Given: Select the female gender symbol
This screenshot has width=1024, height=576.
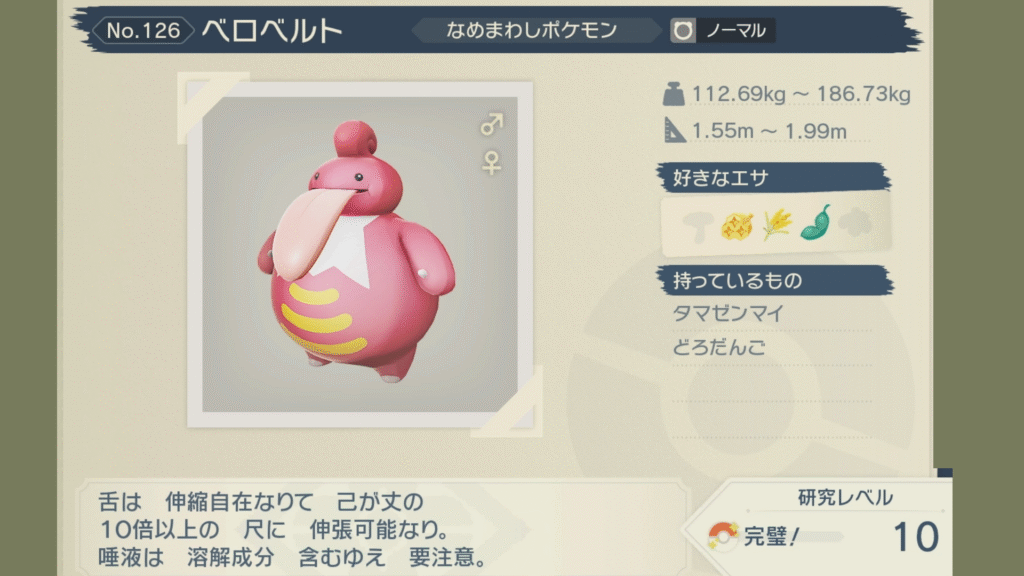Looking at the screenshot, I should pos(492,162).
